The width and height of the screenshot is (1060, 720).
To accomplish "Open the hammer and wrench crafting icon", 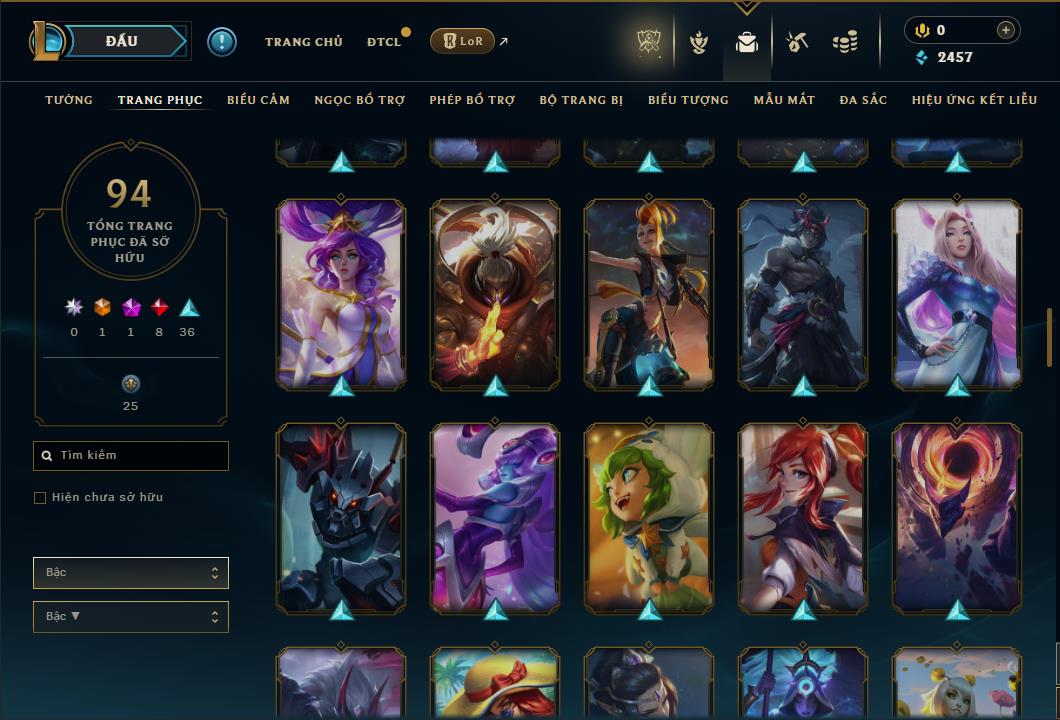I will tap(796, 42).
